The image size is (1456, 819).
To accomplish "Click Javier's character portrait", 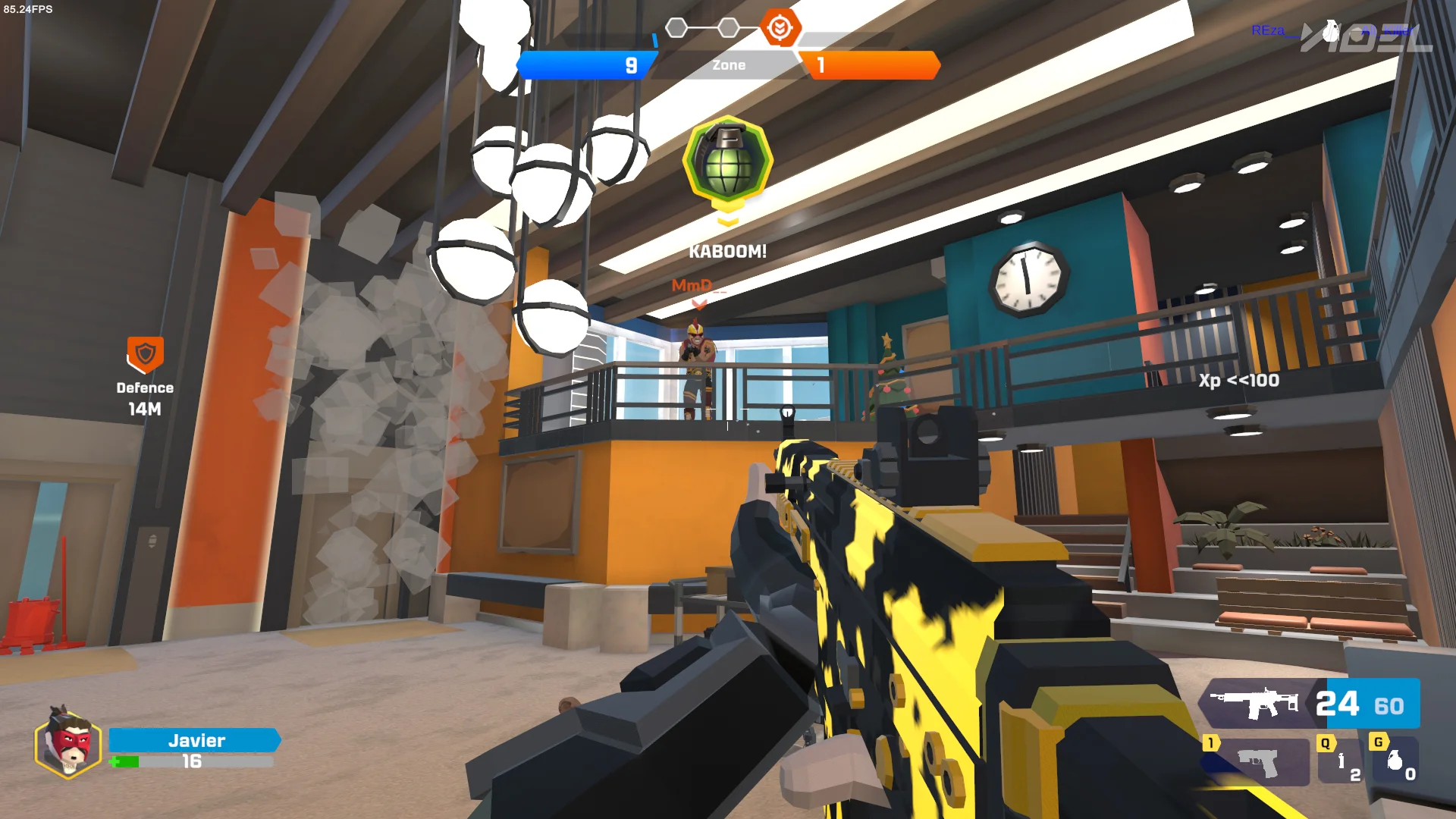I will (x=68, y=744).
